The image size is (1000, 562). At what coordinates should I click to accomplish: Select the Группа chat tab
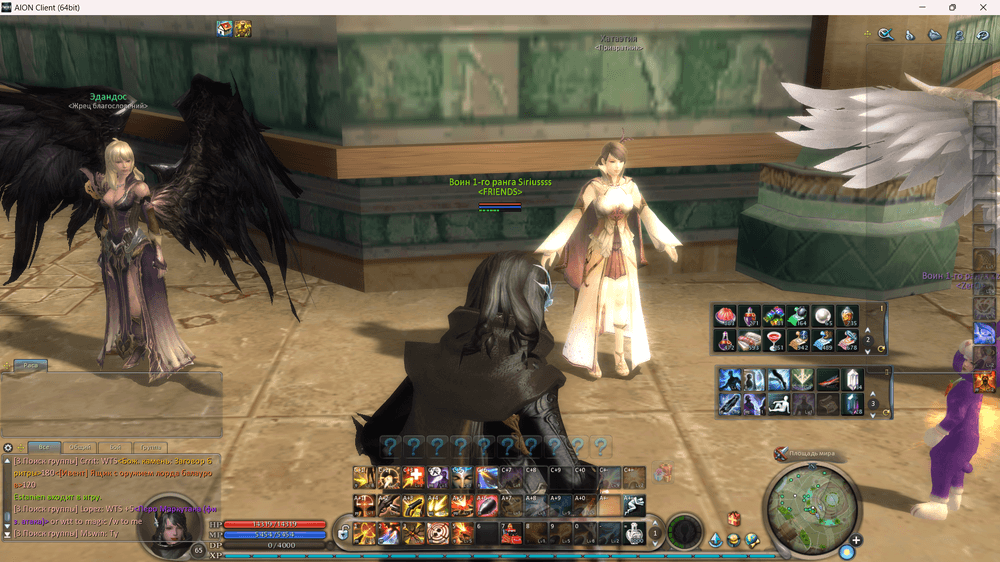click(x=151, y=447)
